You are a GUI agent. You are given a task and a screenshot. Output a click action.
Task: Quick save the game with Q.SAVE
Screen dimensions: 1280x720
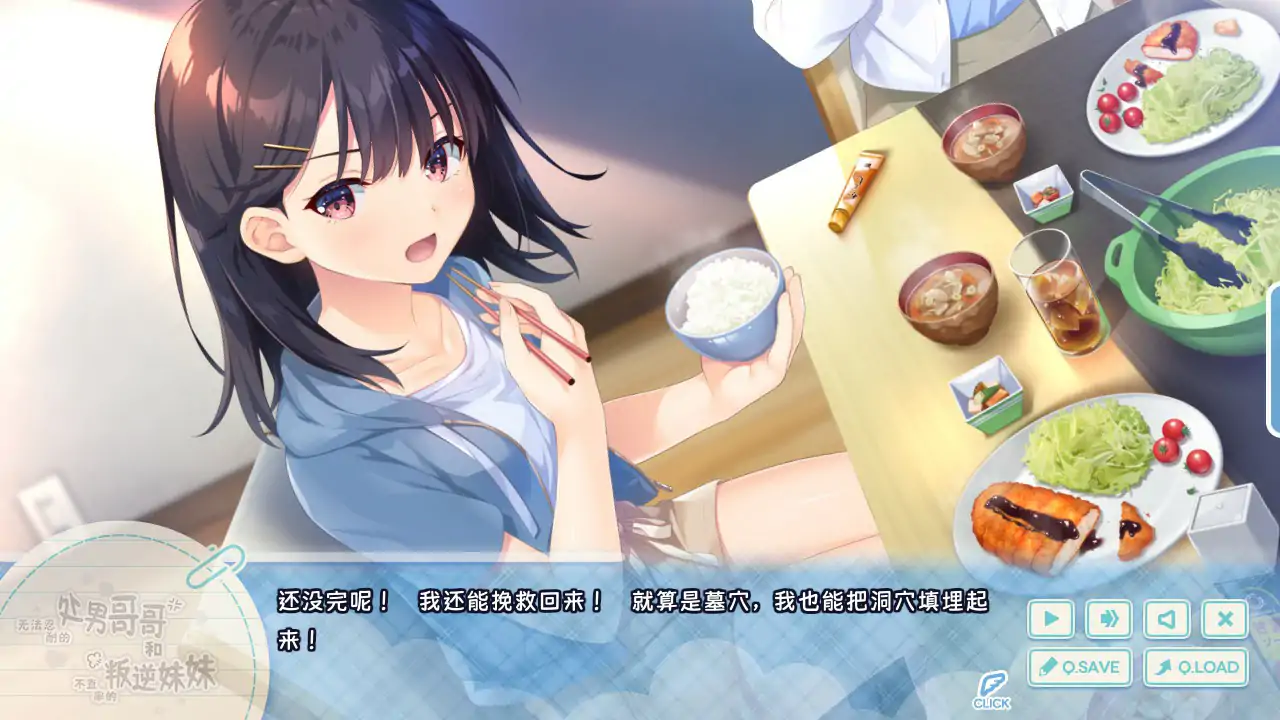pyautogui.click(x=1077, y=665)
